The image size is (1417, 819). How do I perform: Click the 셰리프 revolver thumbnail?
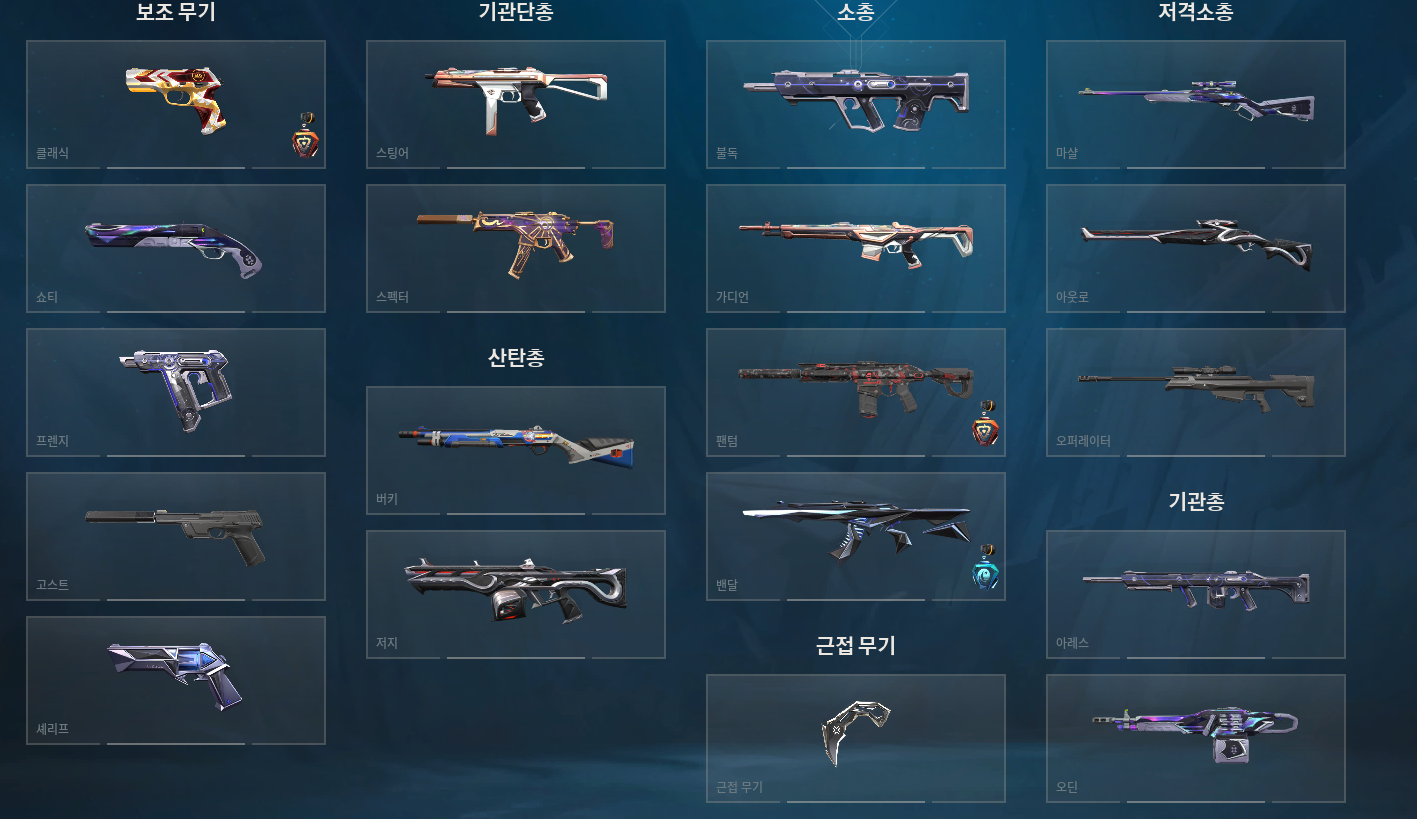point(176,680)
